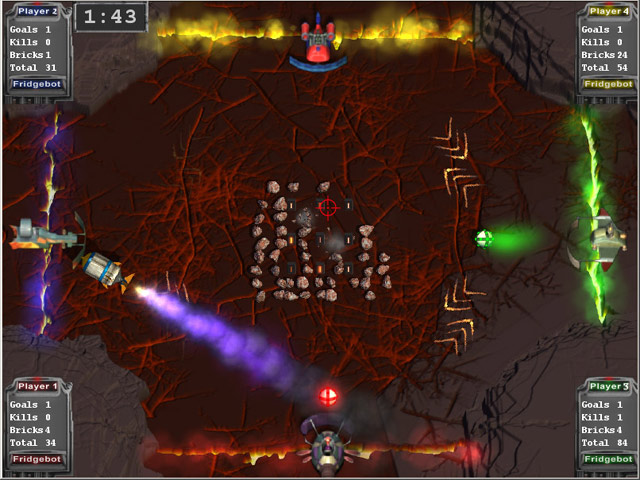The width and height of the screenshot is (640, 480).
Task: Click Player 2's blue Fridgebot label
Action: coord(34,84)
